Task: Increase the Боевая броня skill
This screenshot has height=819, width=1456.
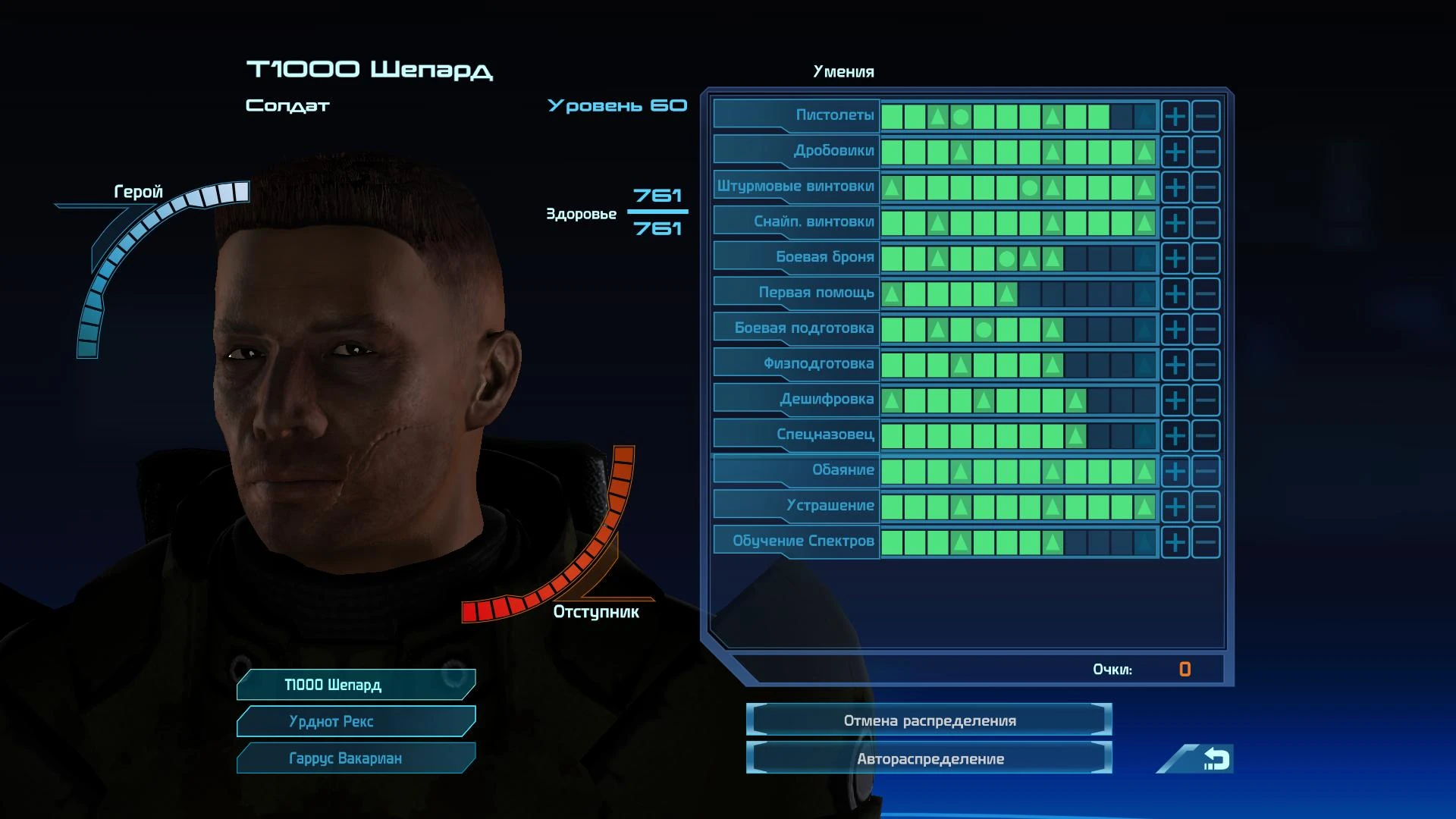Action: tap(1175, 259)
